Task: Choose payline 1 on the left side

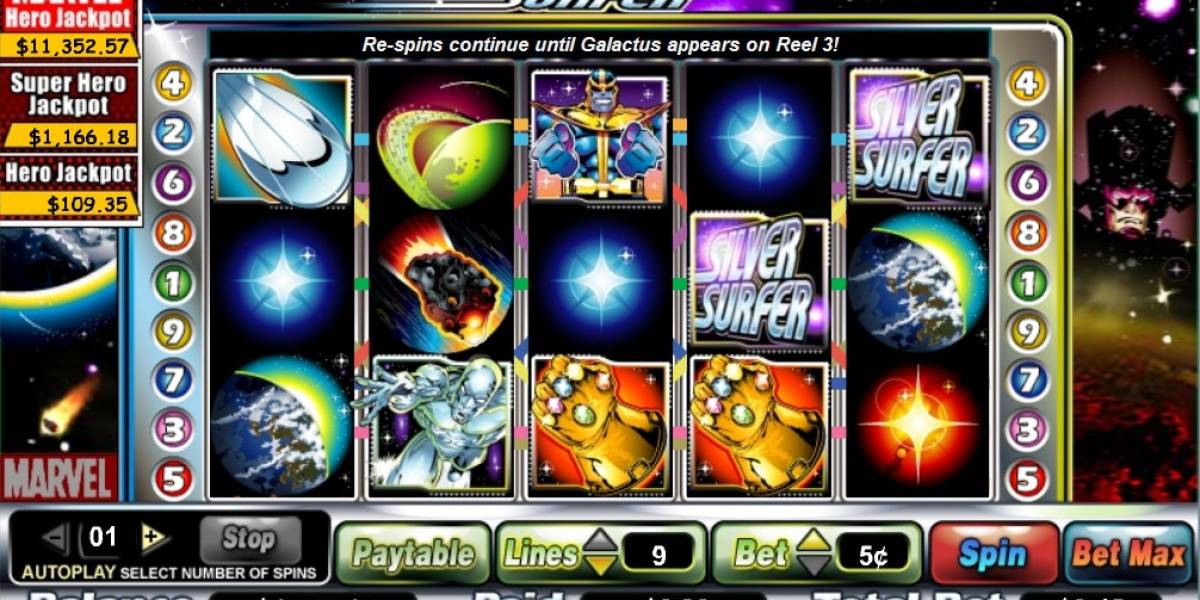Action: coord(173,283)
